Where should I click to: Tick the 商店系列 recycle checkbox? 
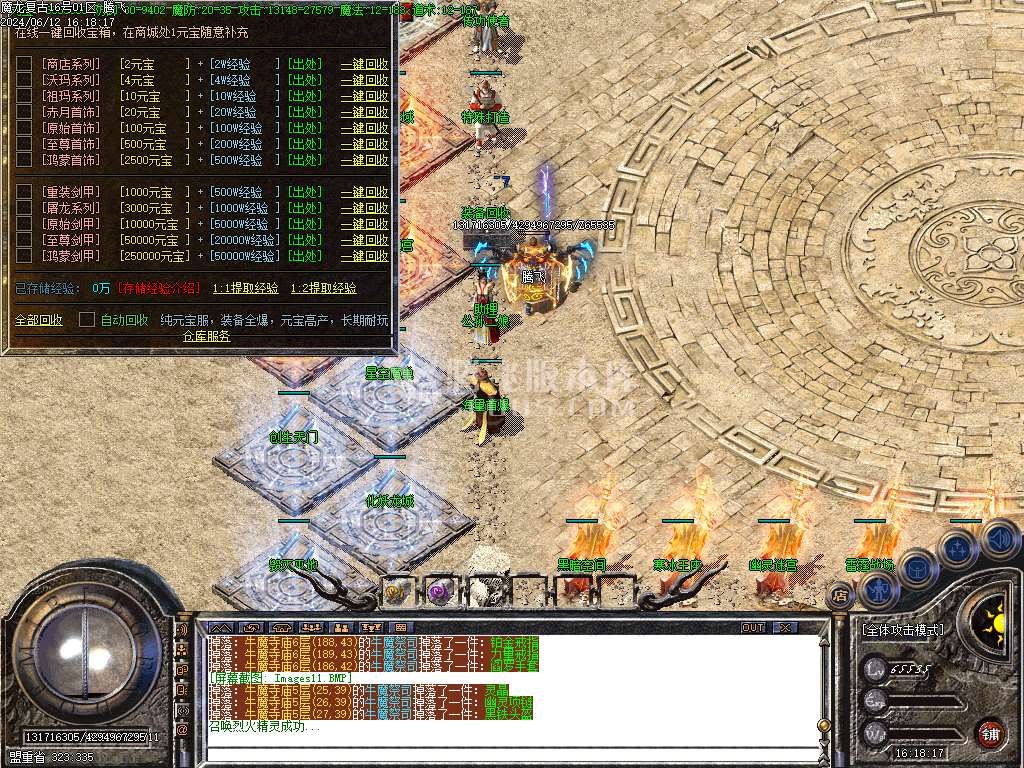[x=24, y=64]
